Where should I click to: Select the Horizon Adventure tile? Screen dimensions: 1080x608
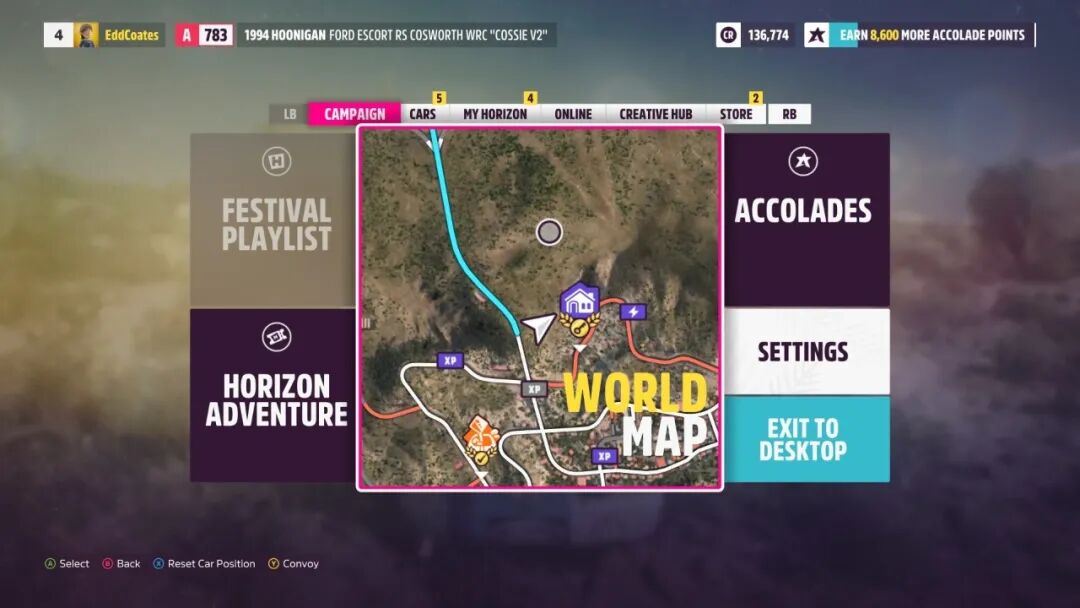[x=275, y=395]
